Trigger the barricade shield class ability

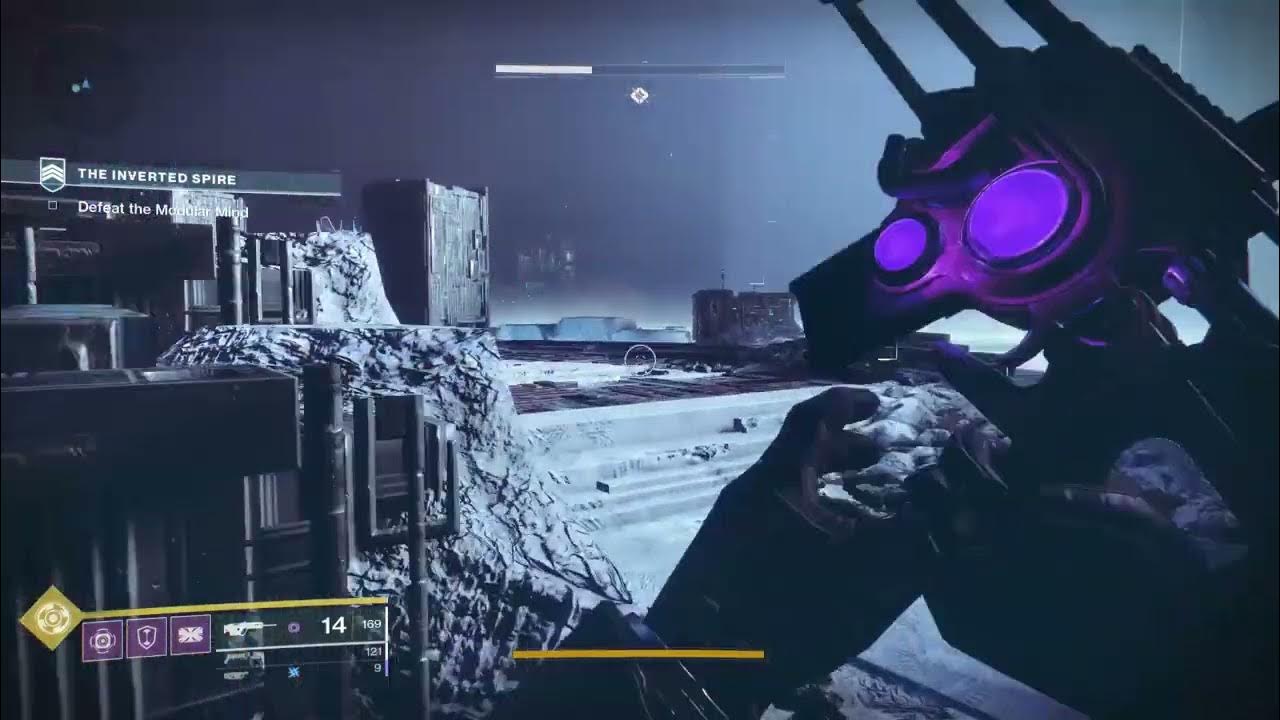coord(146,637)
